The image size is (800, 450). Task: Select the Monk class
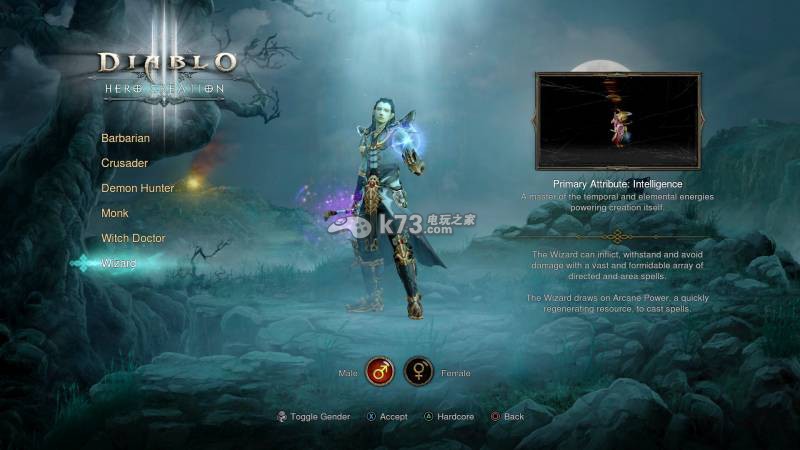coord(115,213)
